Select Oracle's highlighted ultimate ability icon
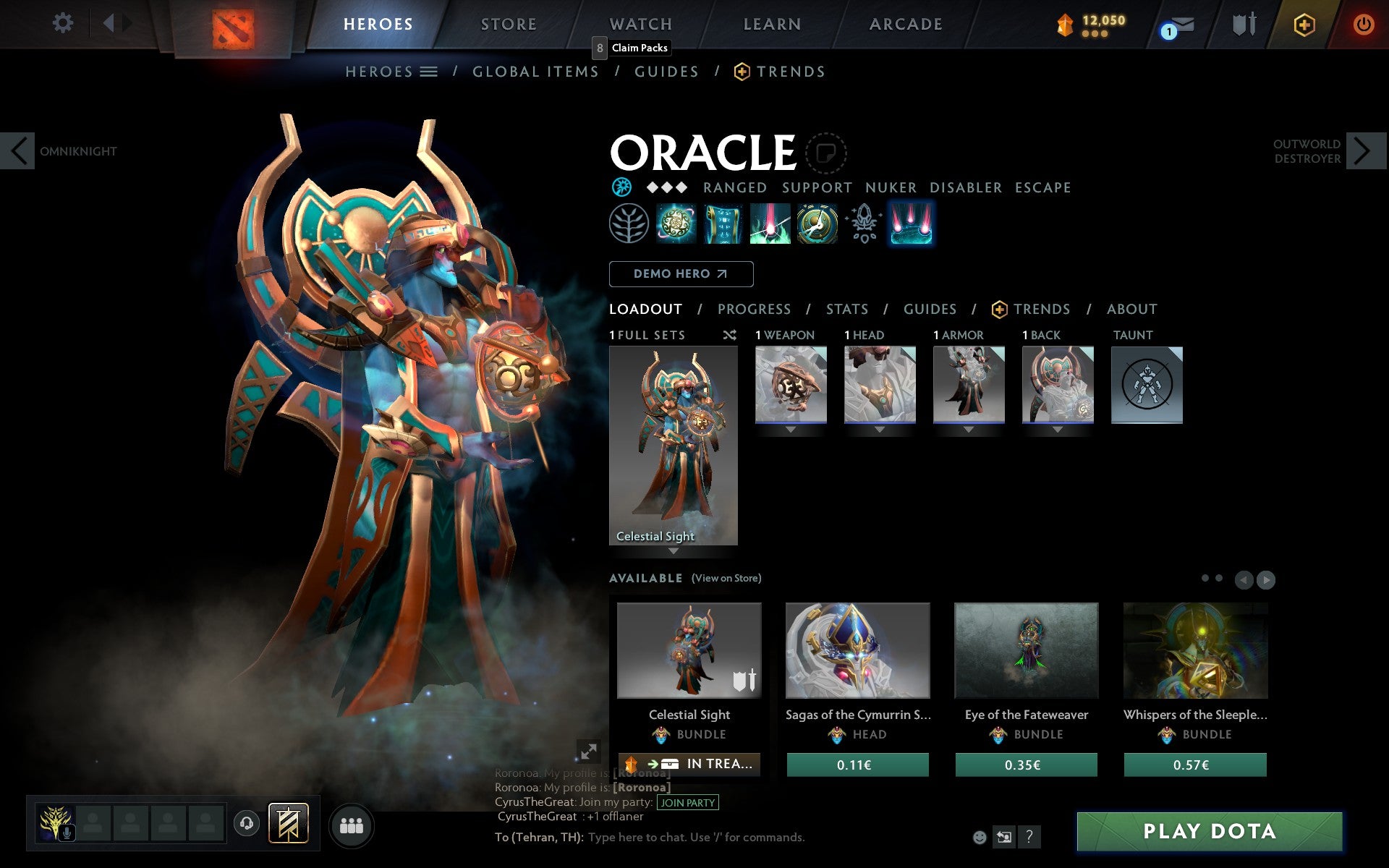This screenshot has width=1389, height=868. (x=911, y=224)
